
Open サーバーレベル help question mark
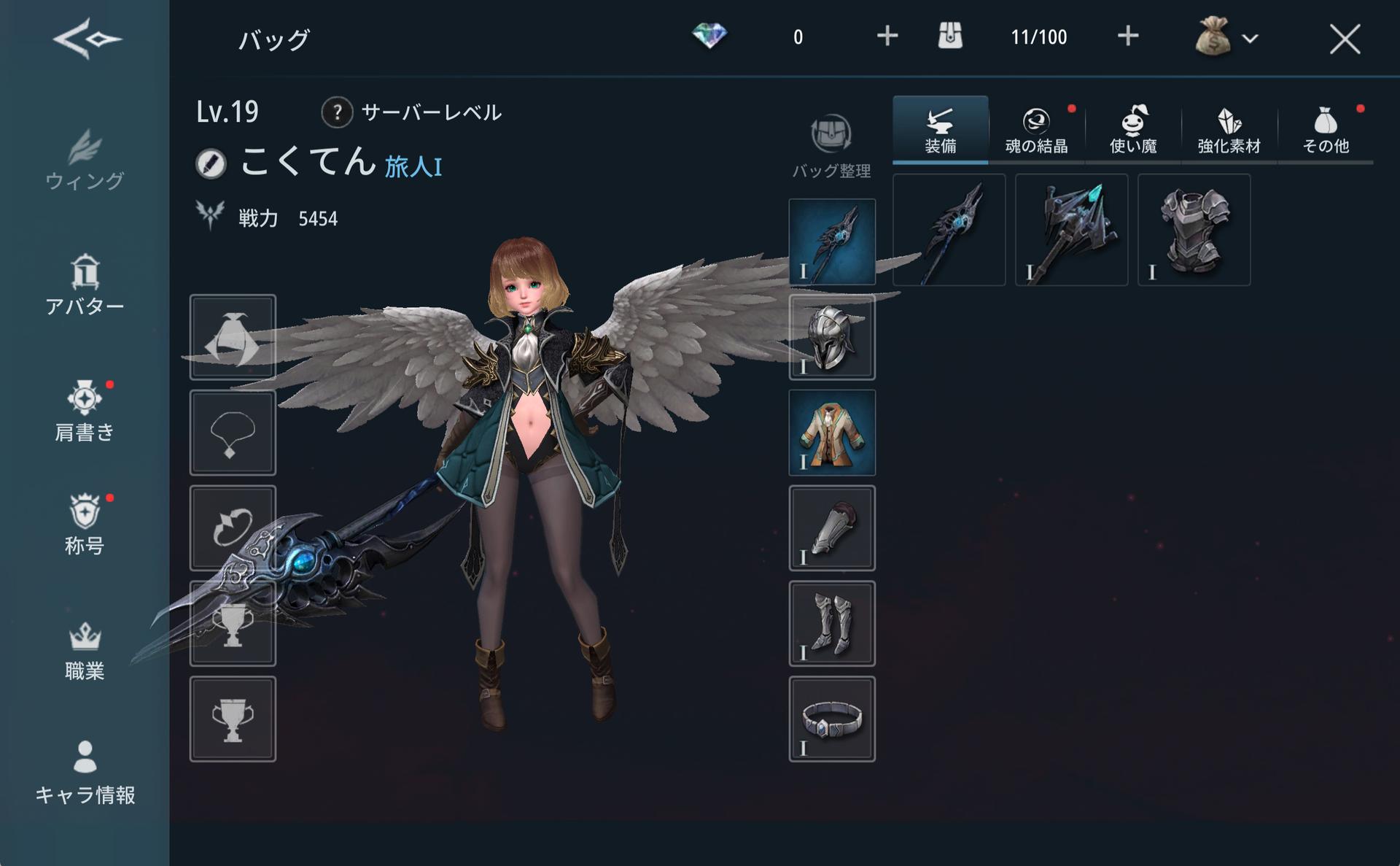(337, 112)
